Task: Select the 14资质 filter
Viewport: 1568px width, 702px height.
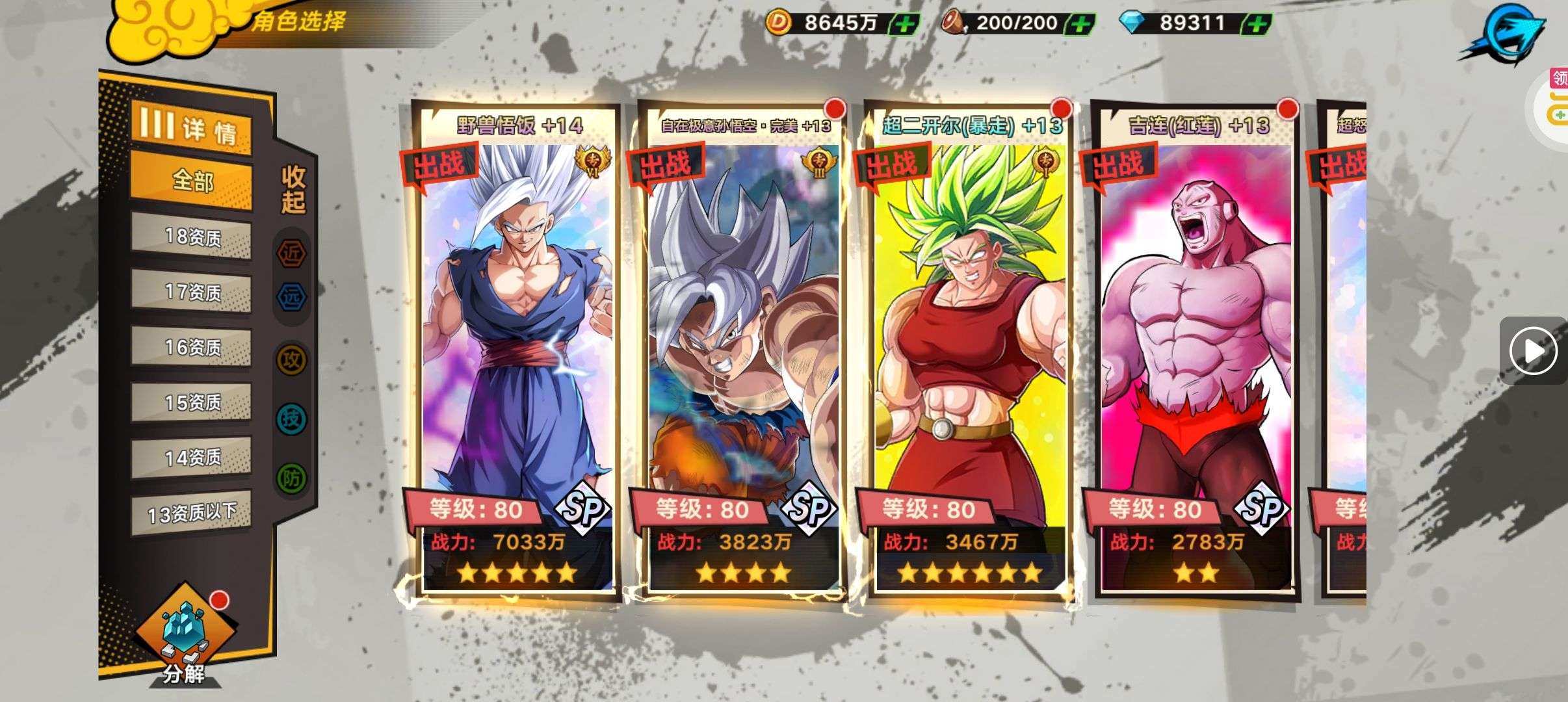Action: (192, 458)
